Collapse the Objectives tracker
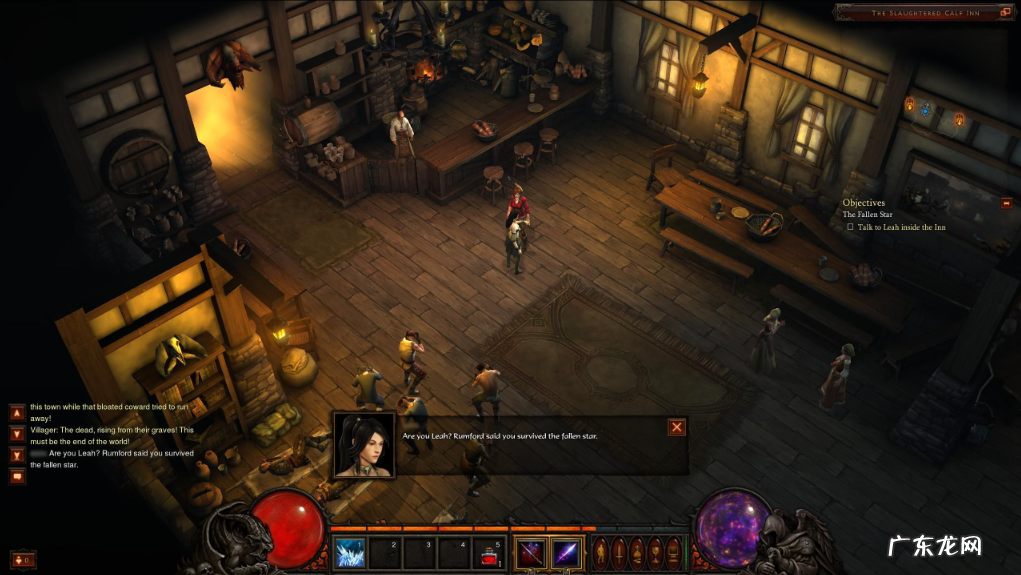 pos(1006,203)
